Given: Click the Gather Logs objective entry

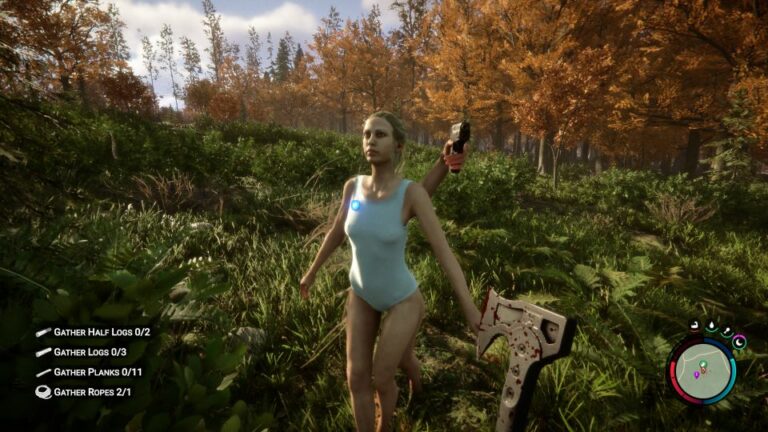Looking at the screenshot, I should (x=90, y=352).
